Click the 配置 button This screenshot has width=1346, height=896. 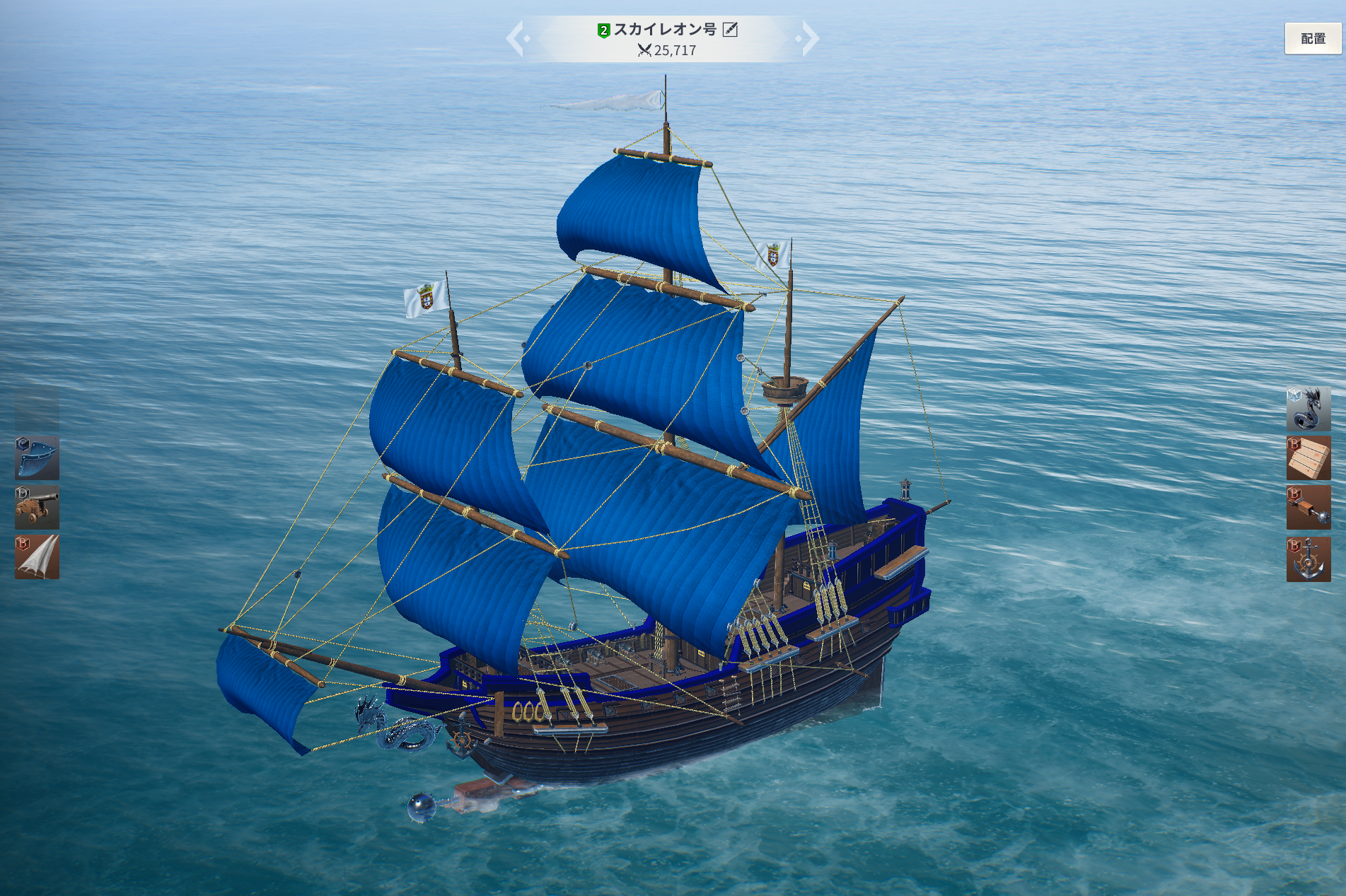click(x=1312, y=39)
